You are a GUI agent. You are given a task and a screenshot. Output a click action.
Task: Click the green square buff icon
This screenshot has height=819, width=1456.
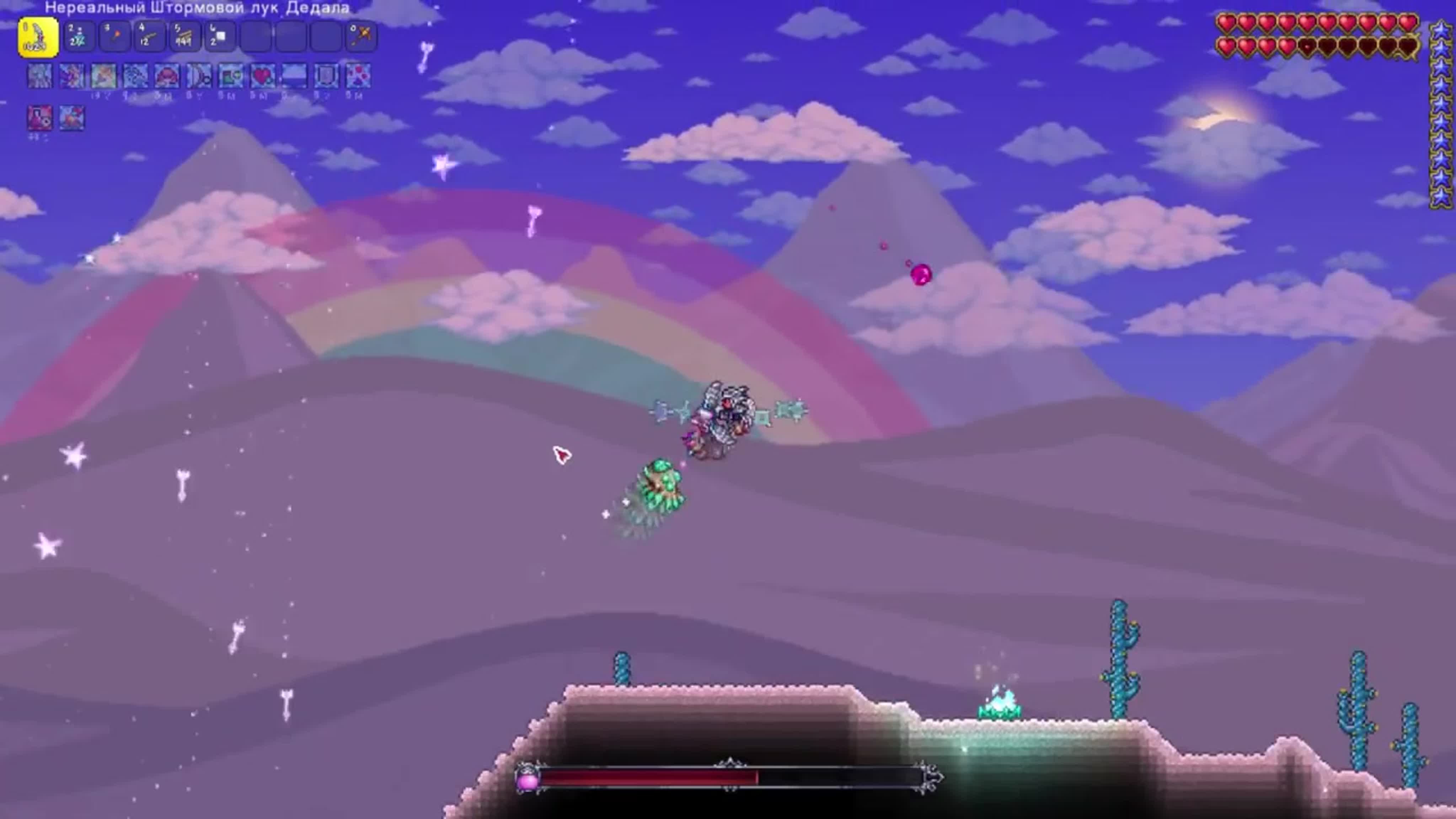tap(231, 76)
